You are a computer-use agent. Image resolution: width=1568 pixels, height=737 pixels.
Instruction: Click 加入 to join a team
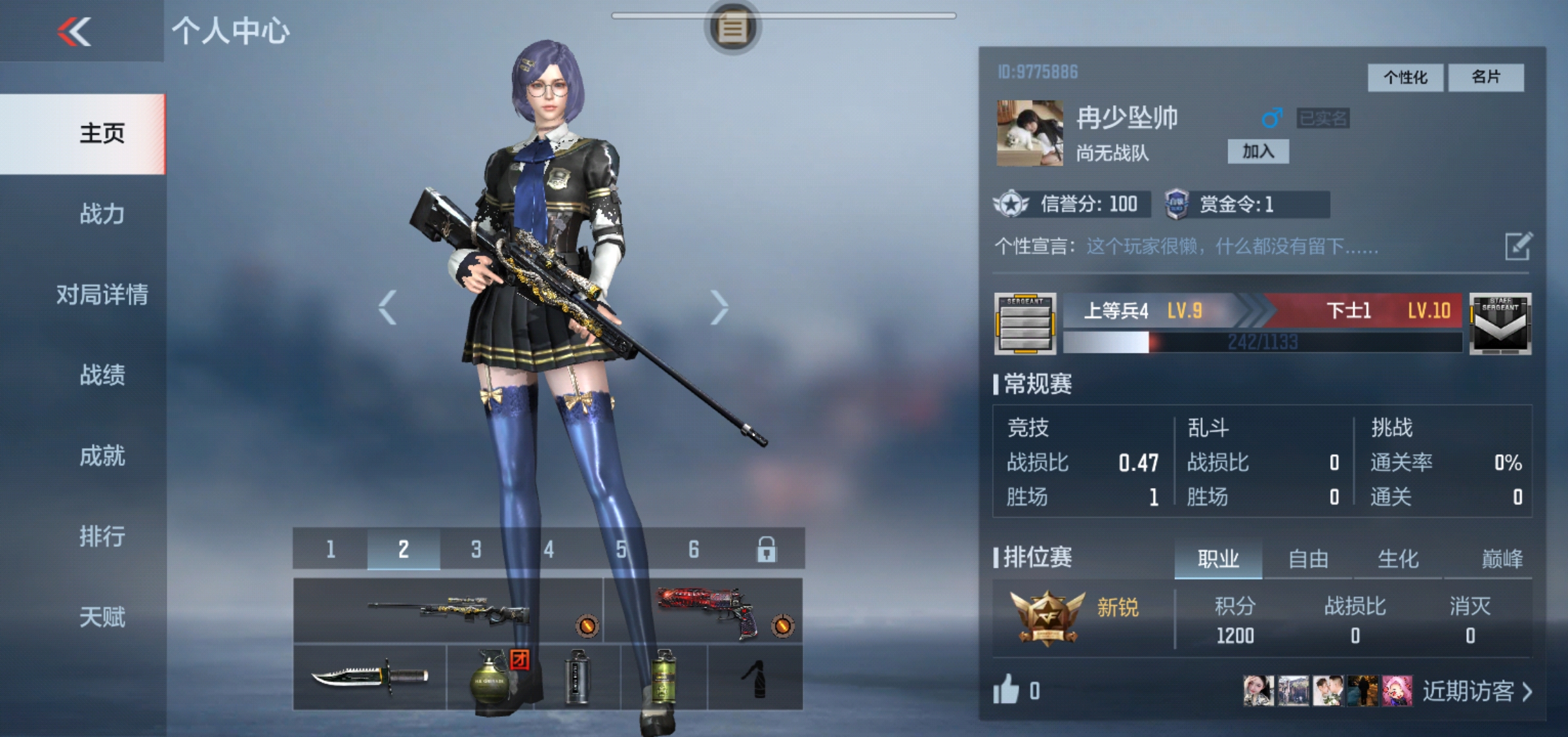click(1258, 152)
